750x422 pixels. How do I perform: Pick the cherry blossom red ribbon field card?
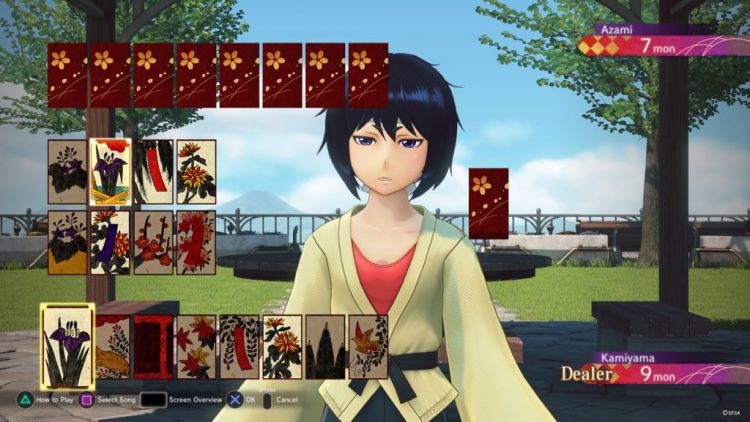[x=196, y=242]
